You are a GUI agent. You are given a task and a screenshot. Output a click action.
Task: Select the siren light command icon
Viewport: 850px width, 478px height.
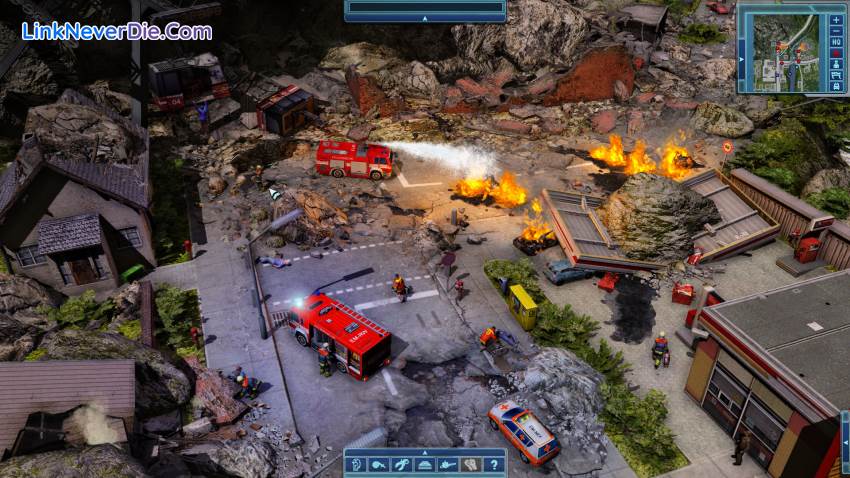tap(425, 465)
